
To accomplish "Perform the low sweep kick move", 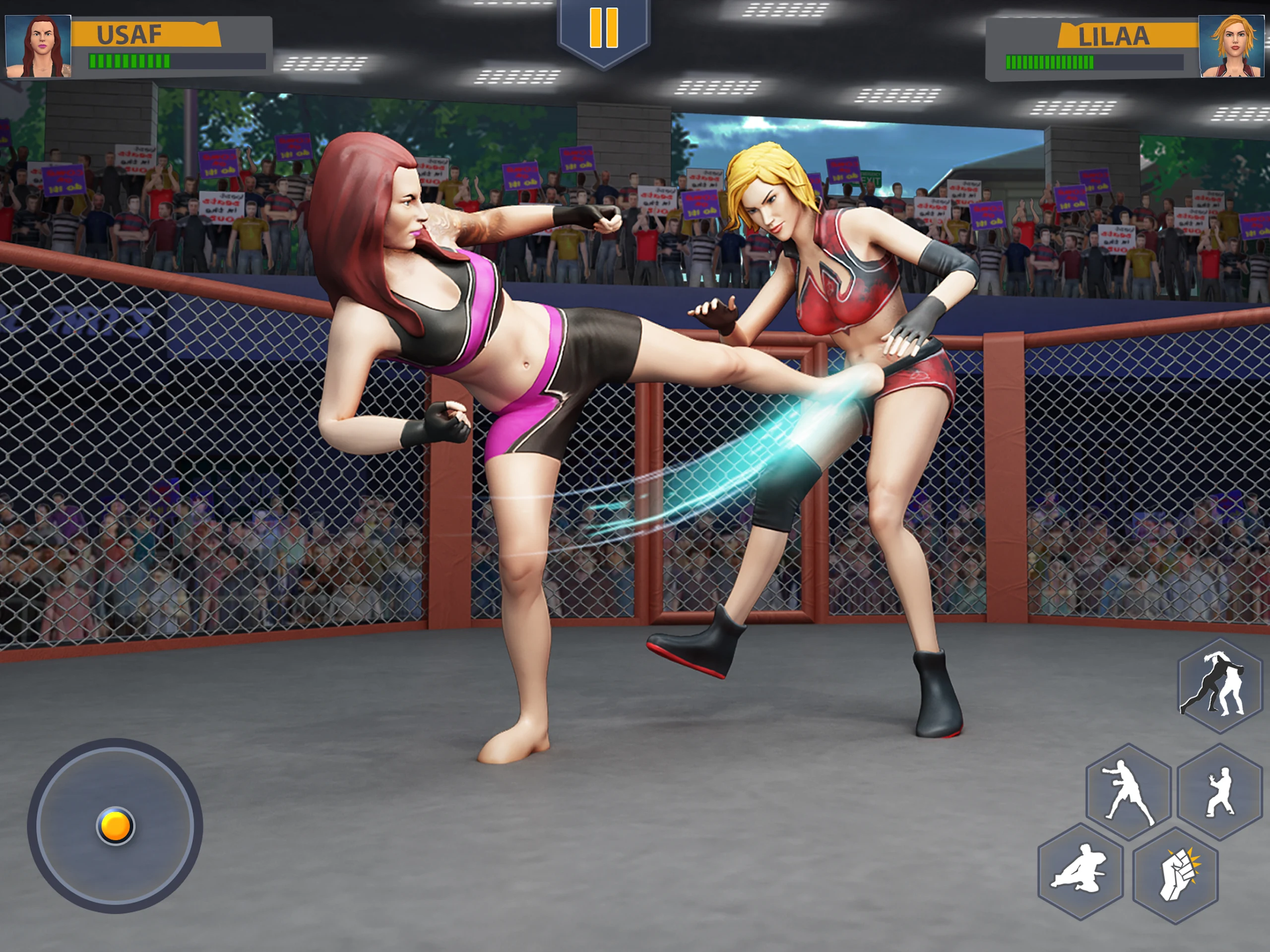I will click(x=1080, y=871).
